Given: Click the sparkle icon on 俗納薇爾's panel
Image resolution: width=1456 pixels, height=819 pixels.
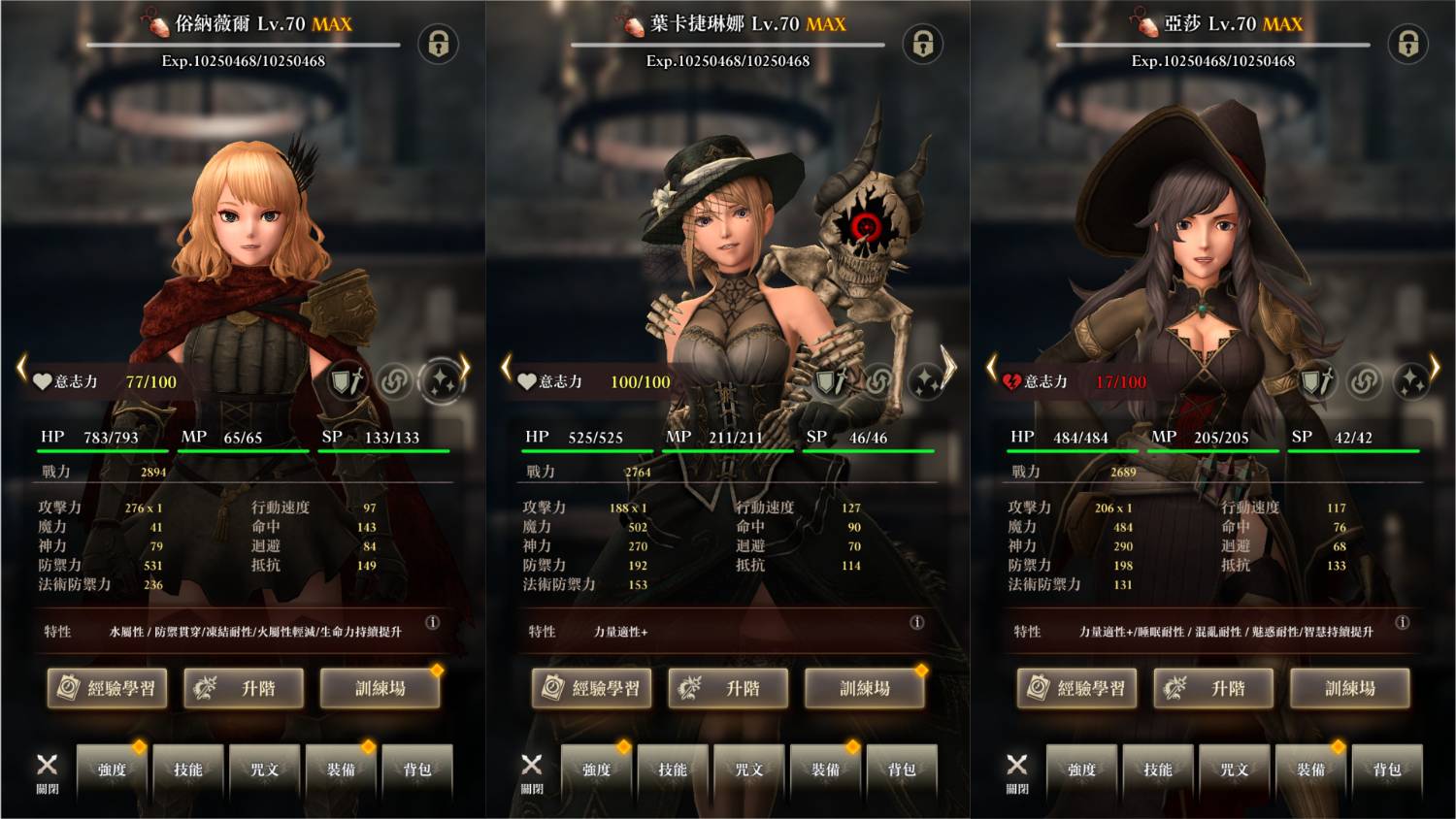Looking at the screenshot, I should coord(441,381).
